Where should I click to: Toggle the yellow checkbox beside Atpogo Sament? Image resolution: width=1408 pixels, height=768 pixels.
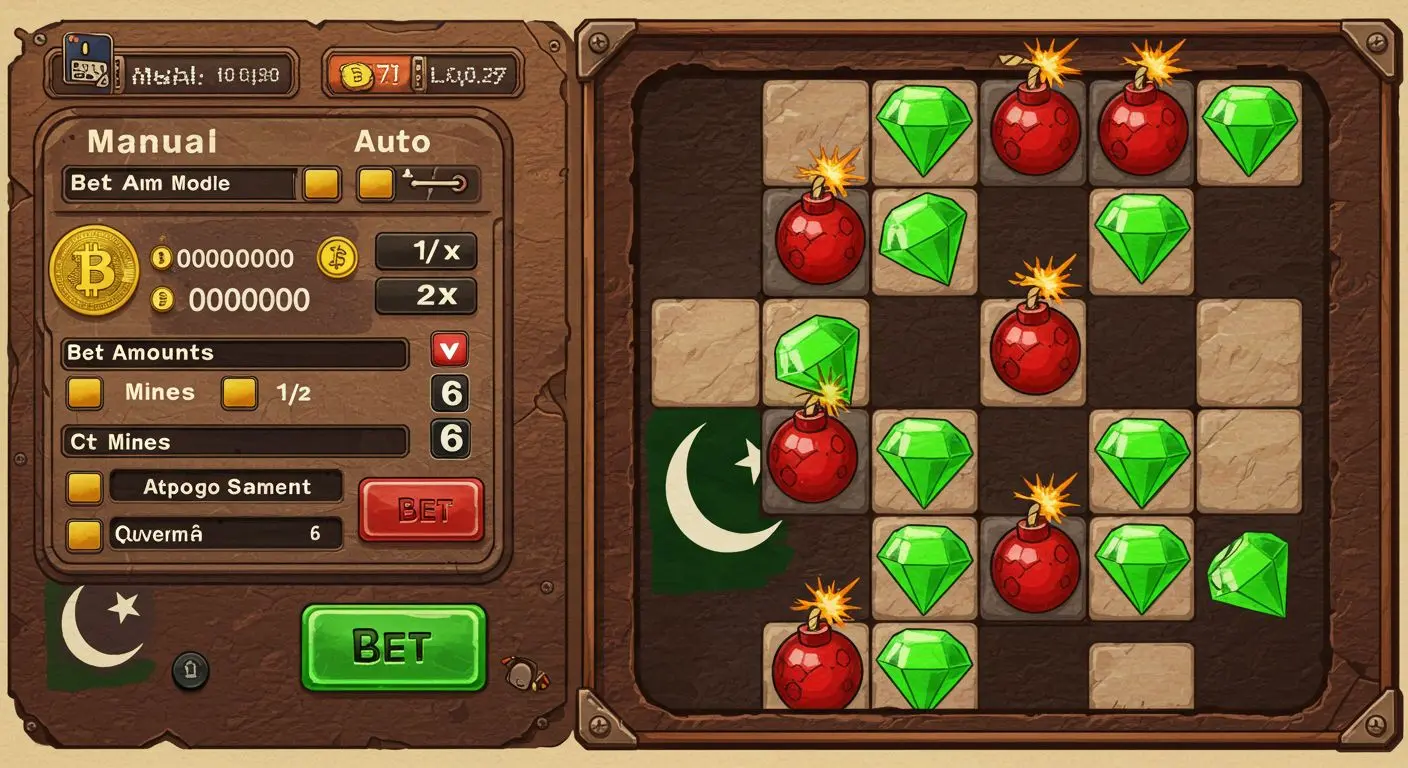84,488
